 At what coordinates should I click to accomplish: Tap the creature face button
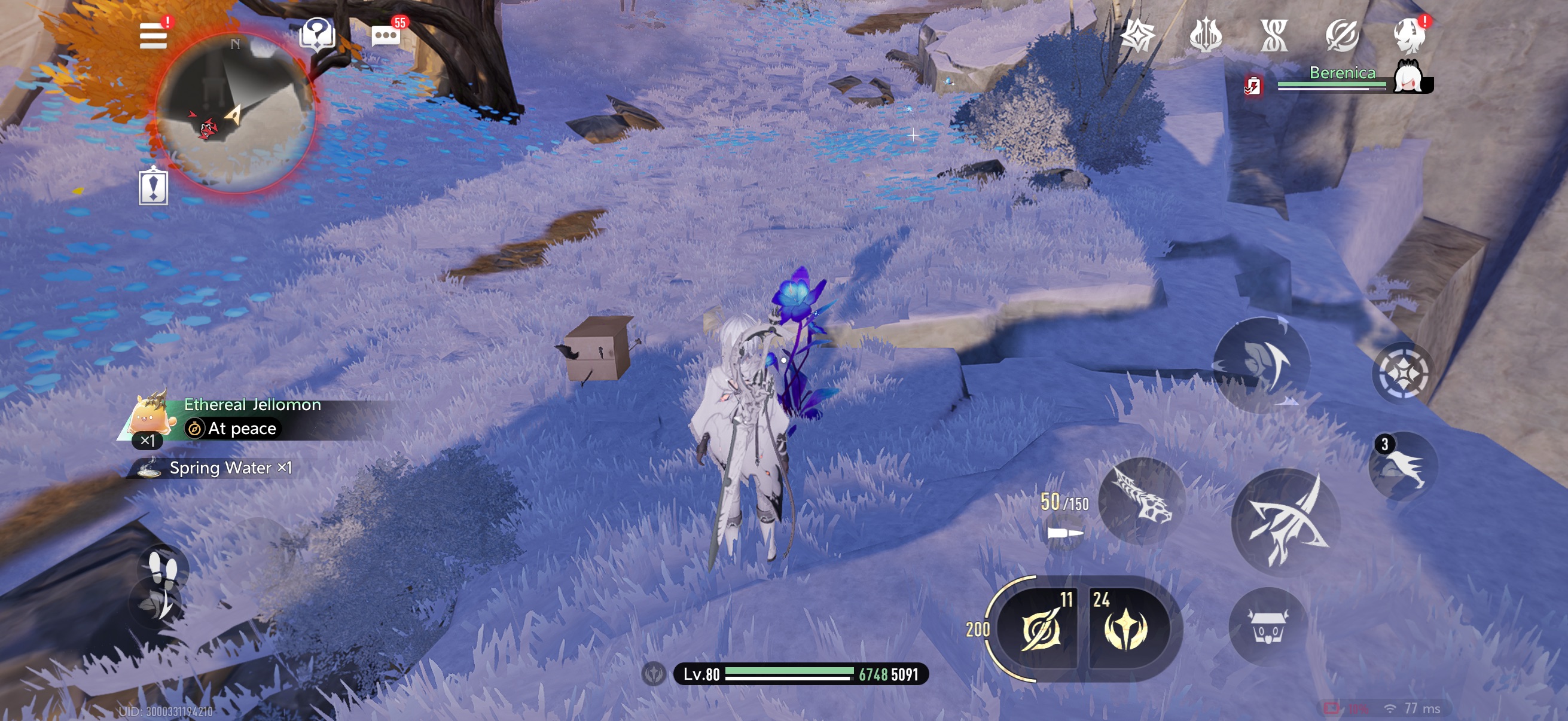(1268, 627)
